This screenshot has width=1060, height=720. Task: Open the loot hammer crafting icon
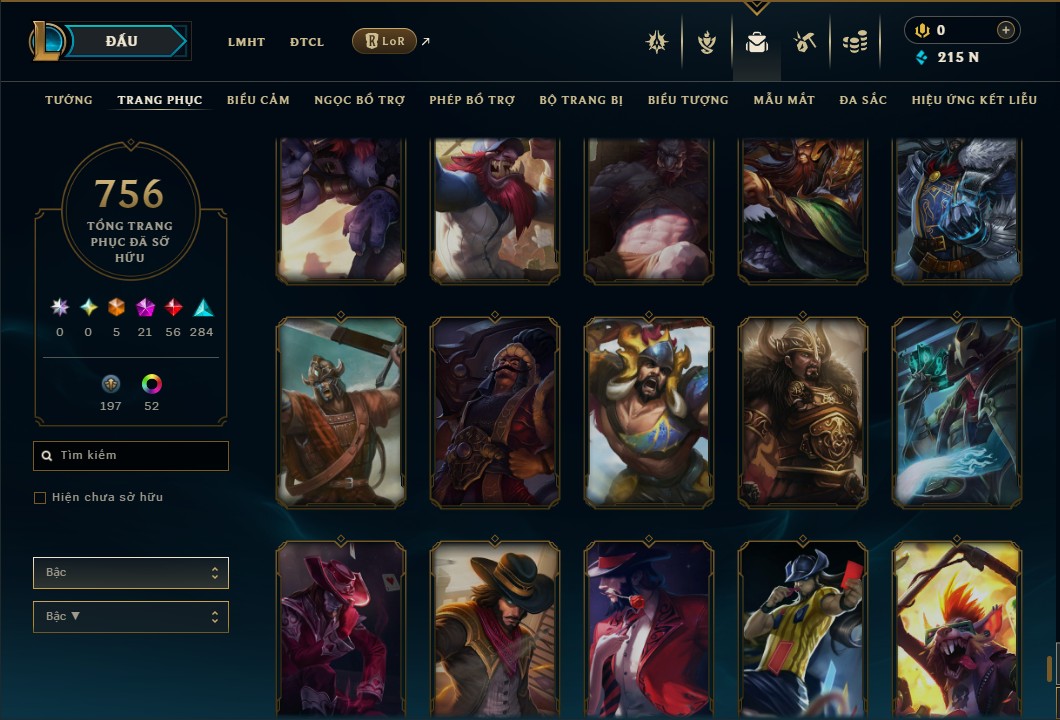pyautogui.click(x=805, y=42)
